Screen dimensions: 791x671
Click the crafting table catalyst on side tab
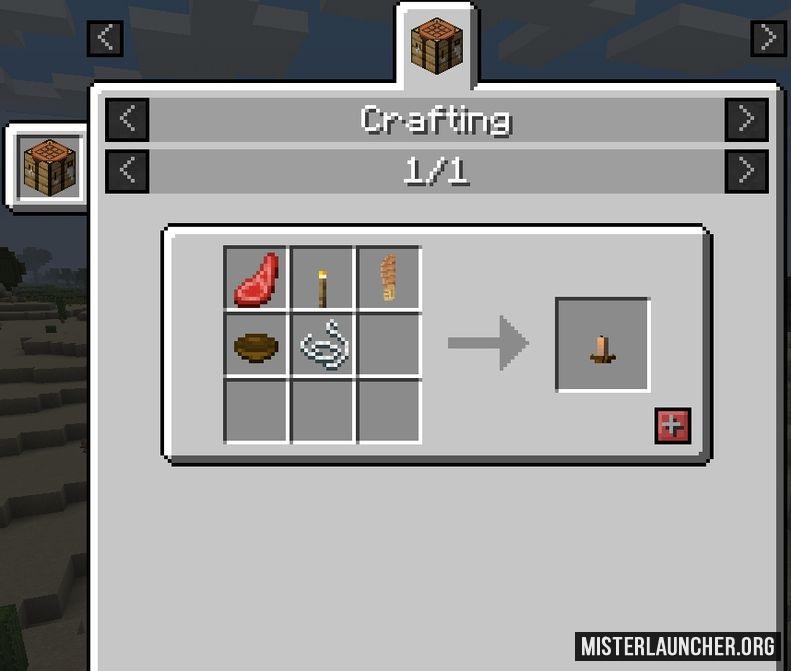(50, 167)
